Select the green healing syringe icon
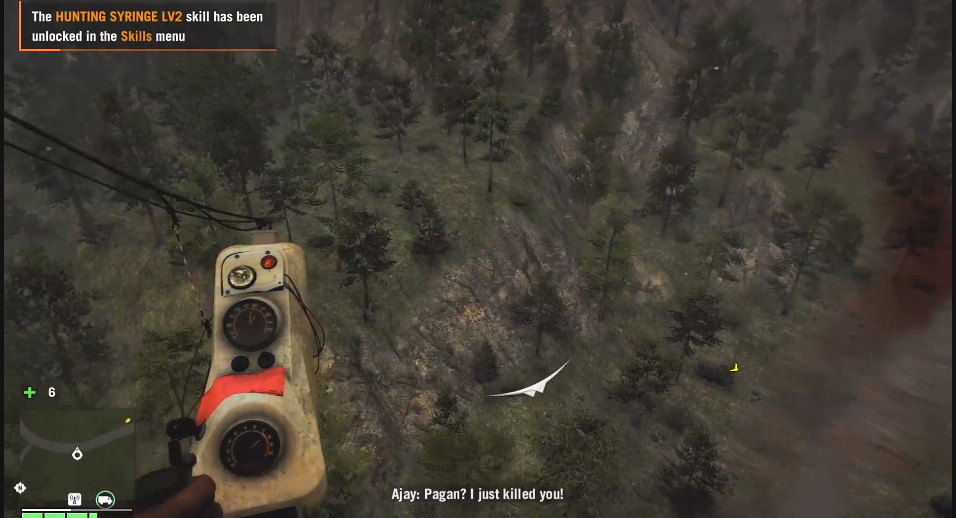Screen dimensions: 956x518 (x=30, y=392)
